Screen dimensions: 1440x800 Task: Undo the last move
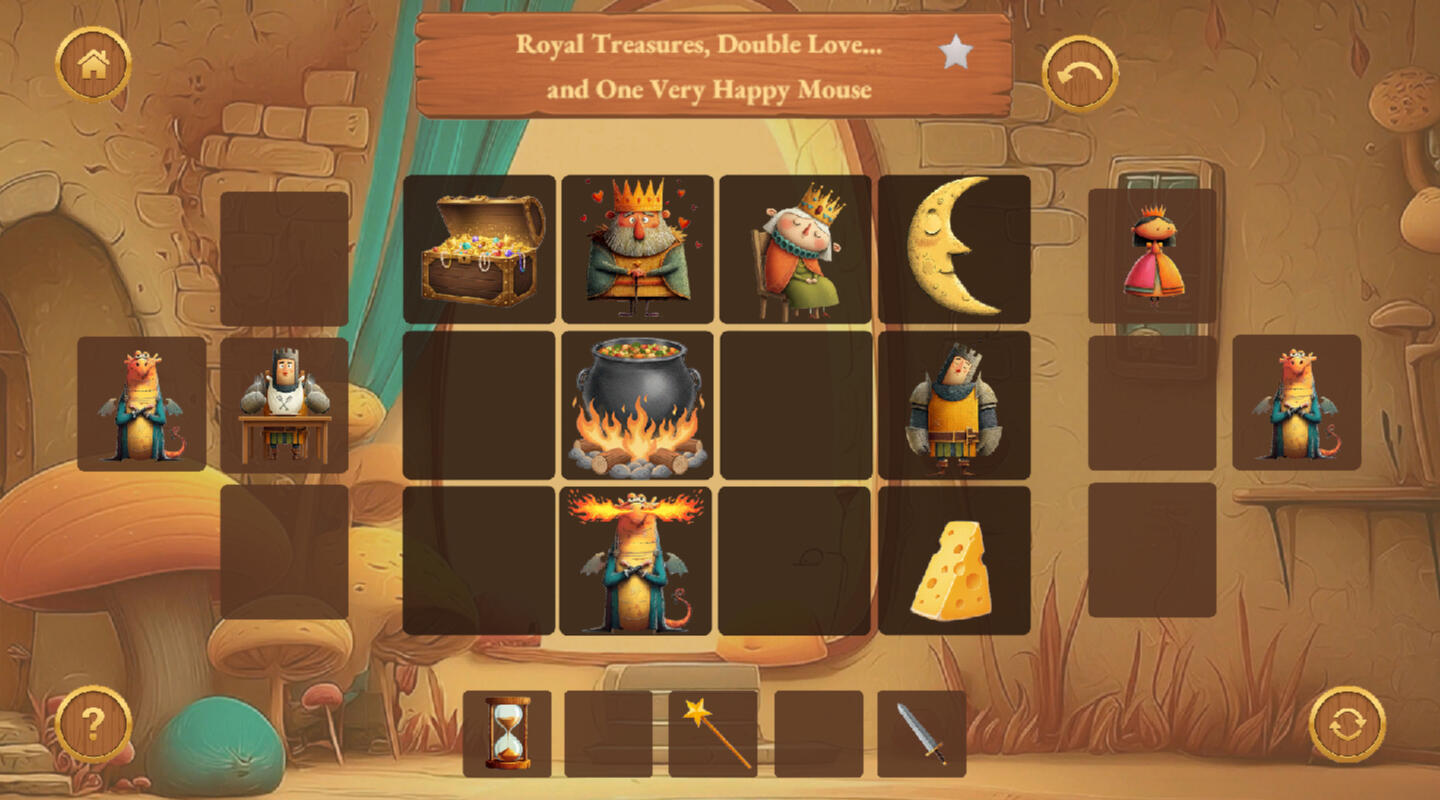click(1080, 73)
